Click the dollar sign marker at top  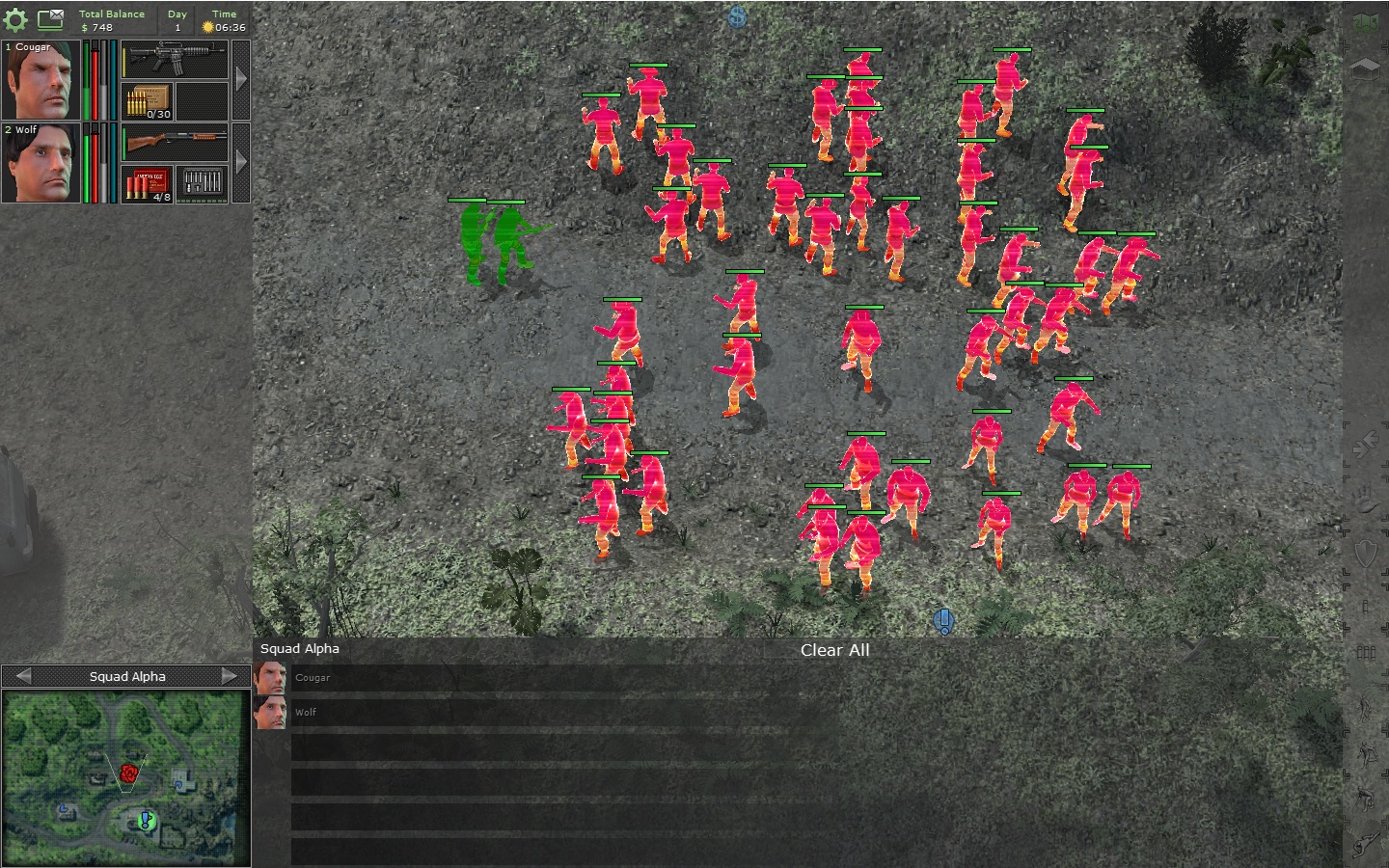tap(738, 16)
